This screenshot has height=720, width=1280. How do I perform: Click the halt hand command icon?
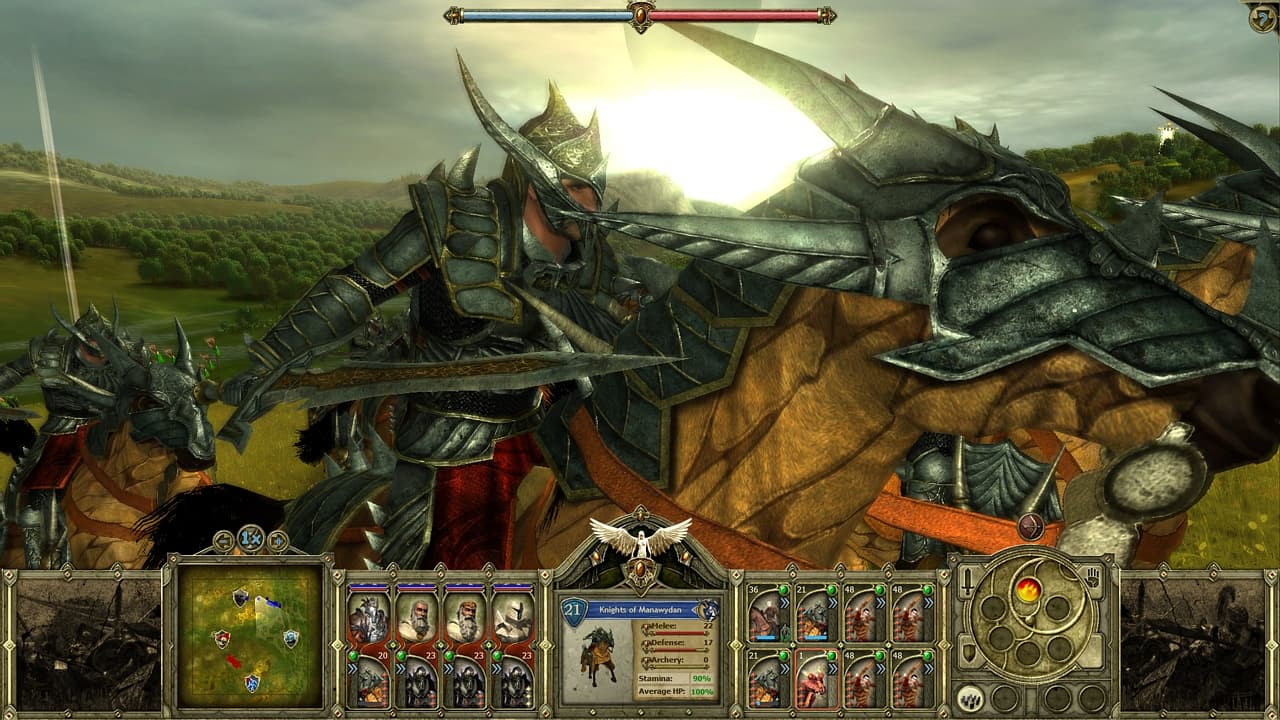[1092, 579]
